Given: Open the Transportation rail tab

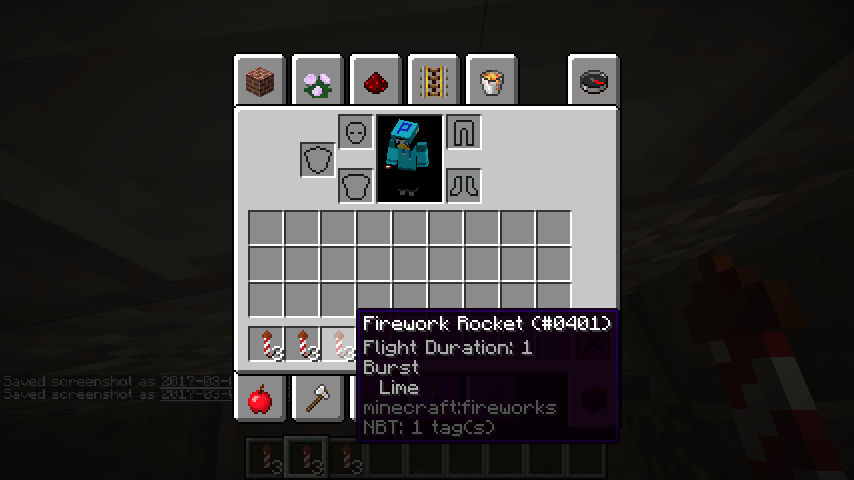Looking at the screenshot, I should [434, 81].
